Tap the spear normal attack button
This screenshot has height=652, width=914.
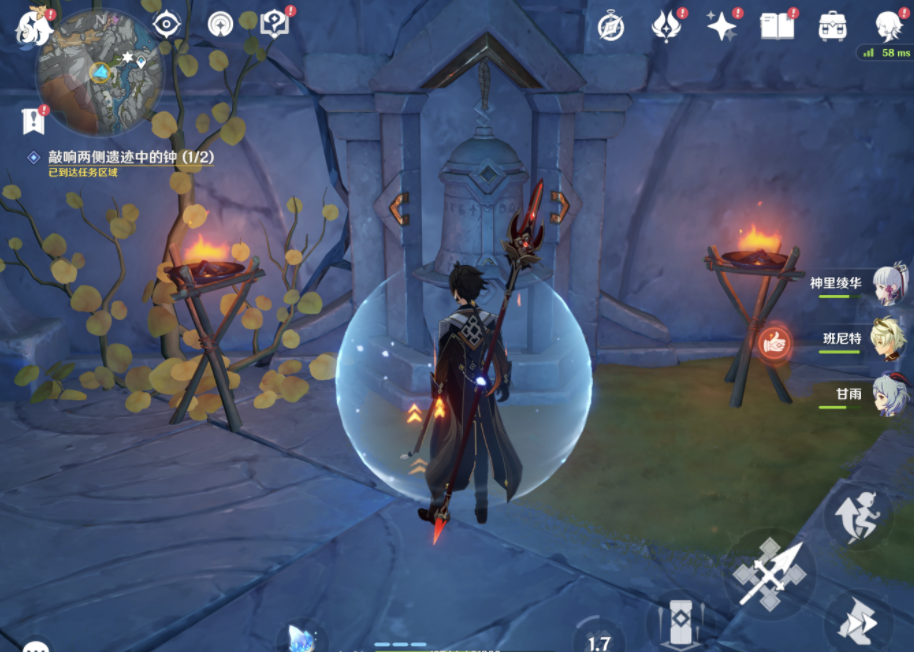pyautogui.click(x=770, y=573)
